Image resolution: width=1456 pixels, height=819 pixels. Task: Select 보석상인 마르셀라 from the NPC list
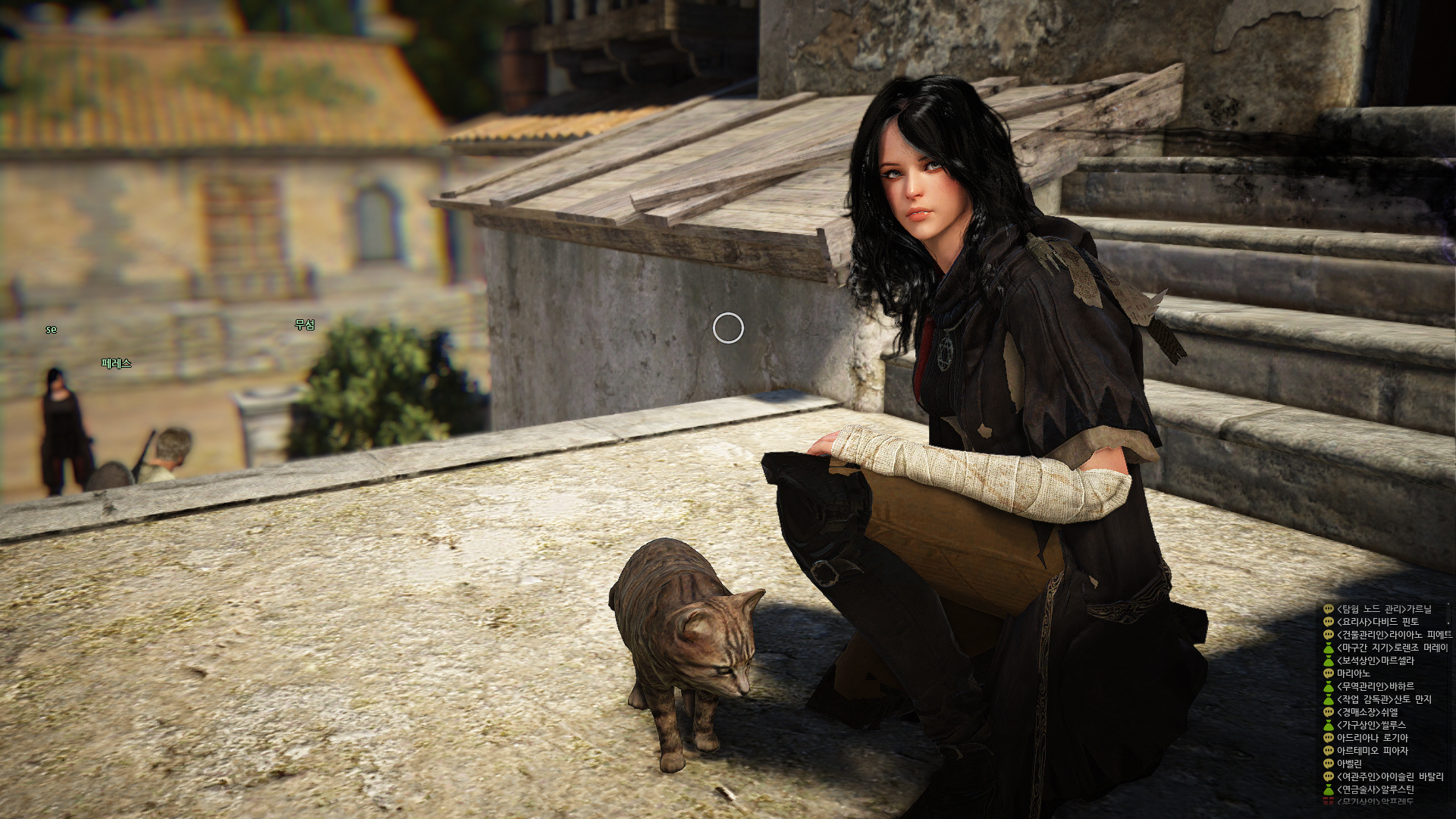(x=1375, y=661)
